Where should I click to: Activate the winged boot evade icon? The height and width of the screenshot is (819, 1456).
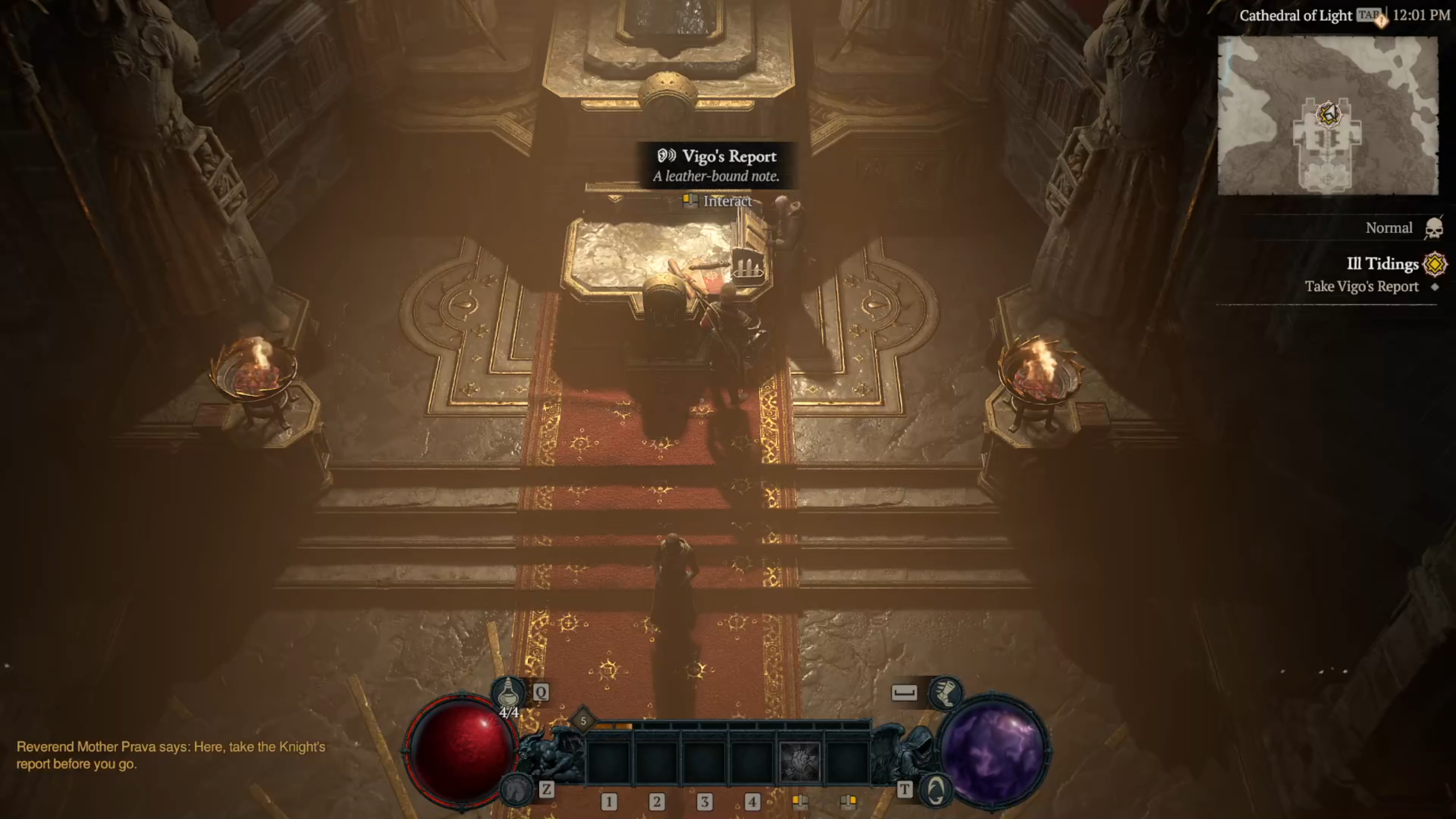point(945,693)
